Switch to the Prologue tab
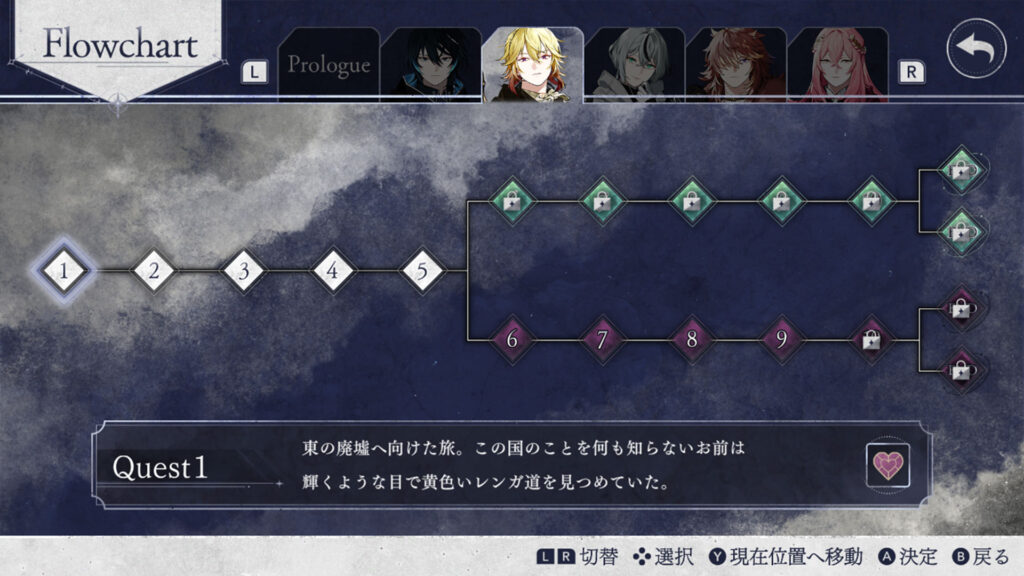The width and height of the screenshot is (1024, 576). (x=329, y=65)
